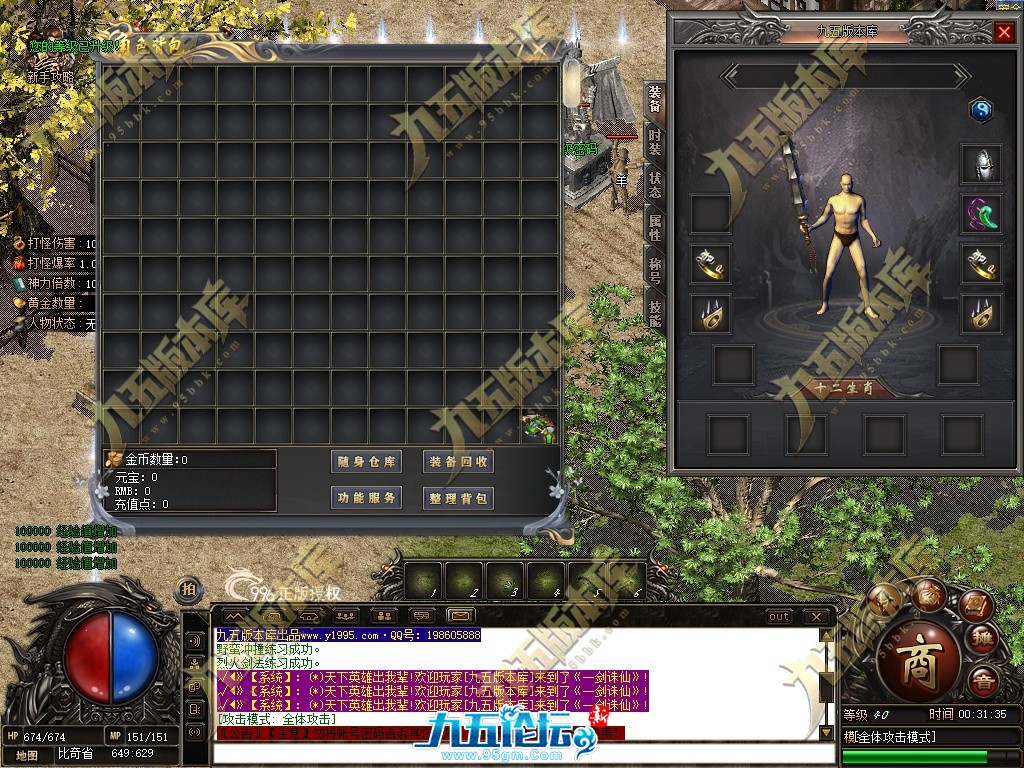Click the blue yin-yang icon

[981, 110]
